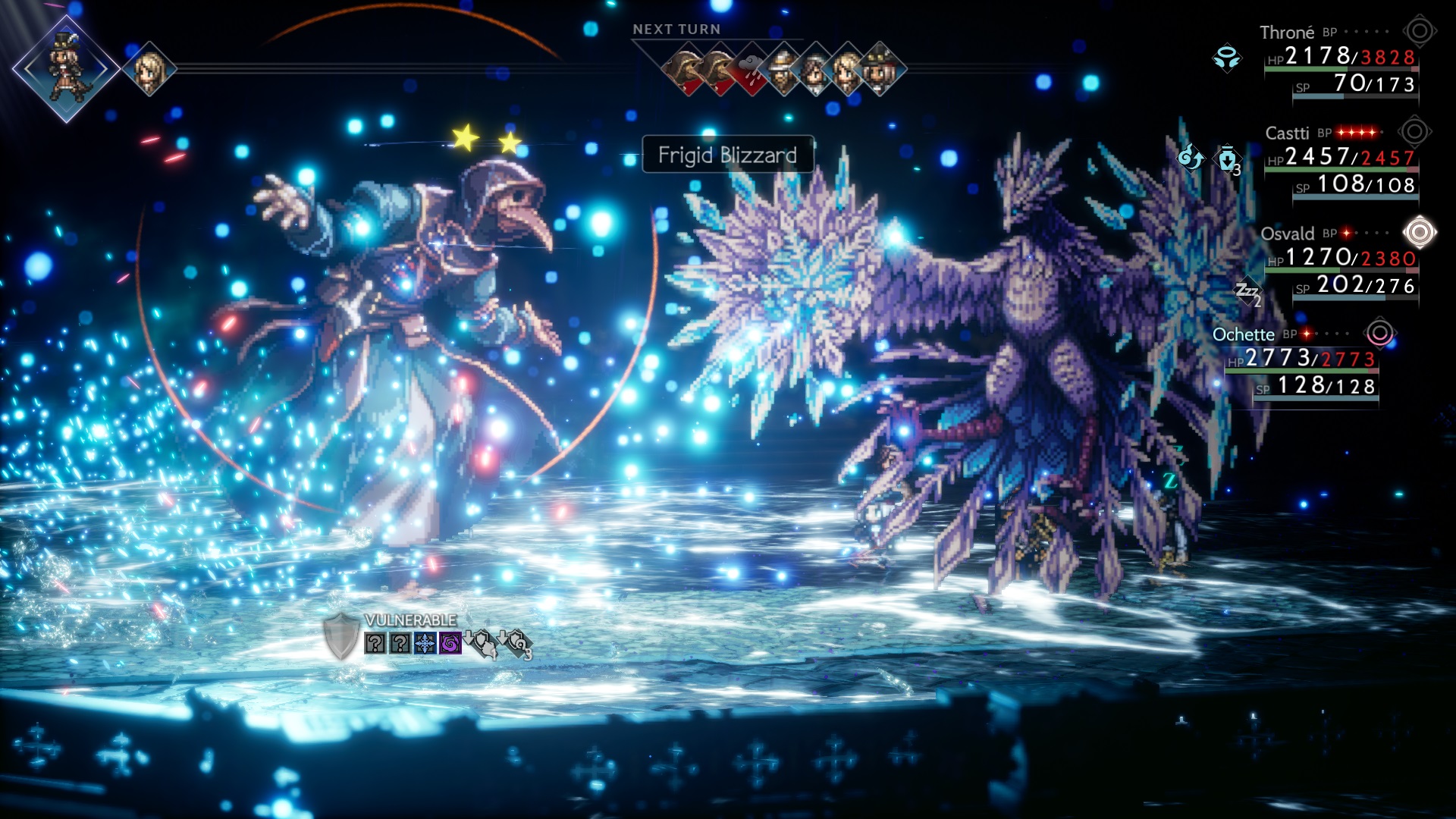The image size is (1456, 819).
Task: Select the last portrait in next-turn order
Action: click(x=879, y=70)
